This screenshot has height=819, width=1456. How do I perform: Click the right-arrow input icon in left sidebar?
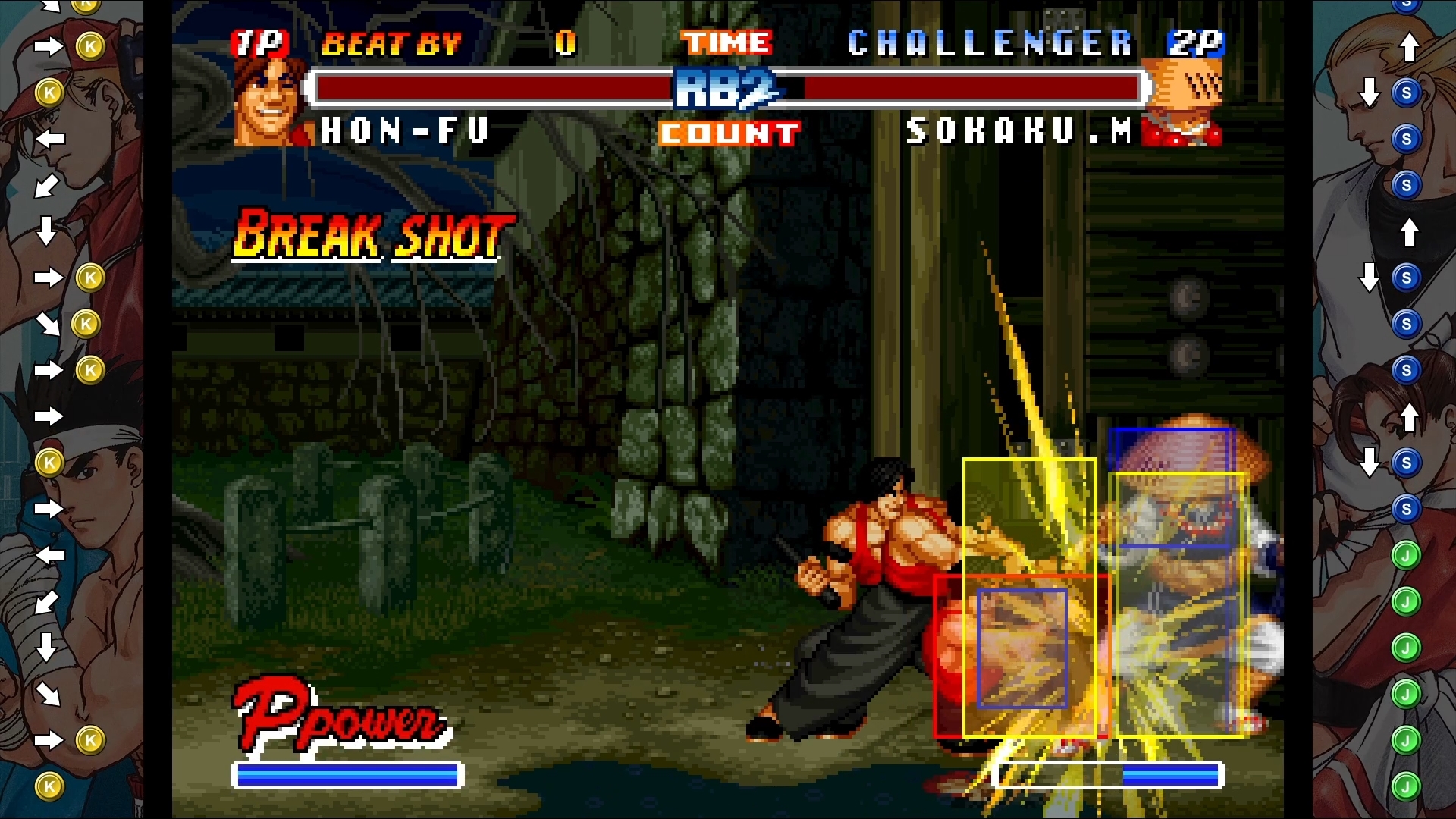coord(48,47)
